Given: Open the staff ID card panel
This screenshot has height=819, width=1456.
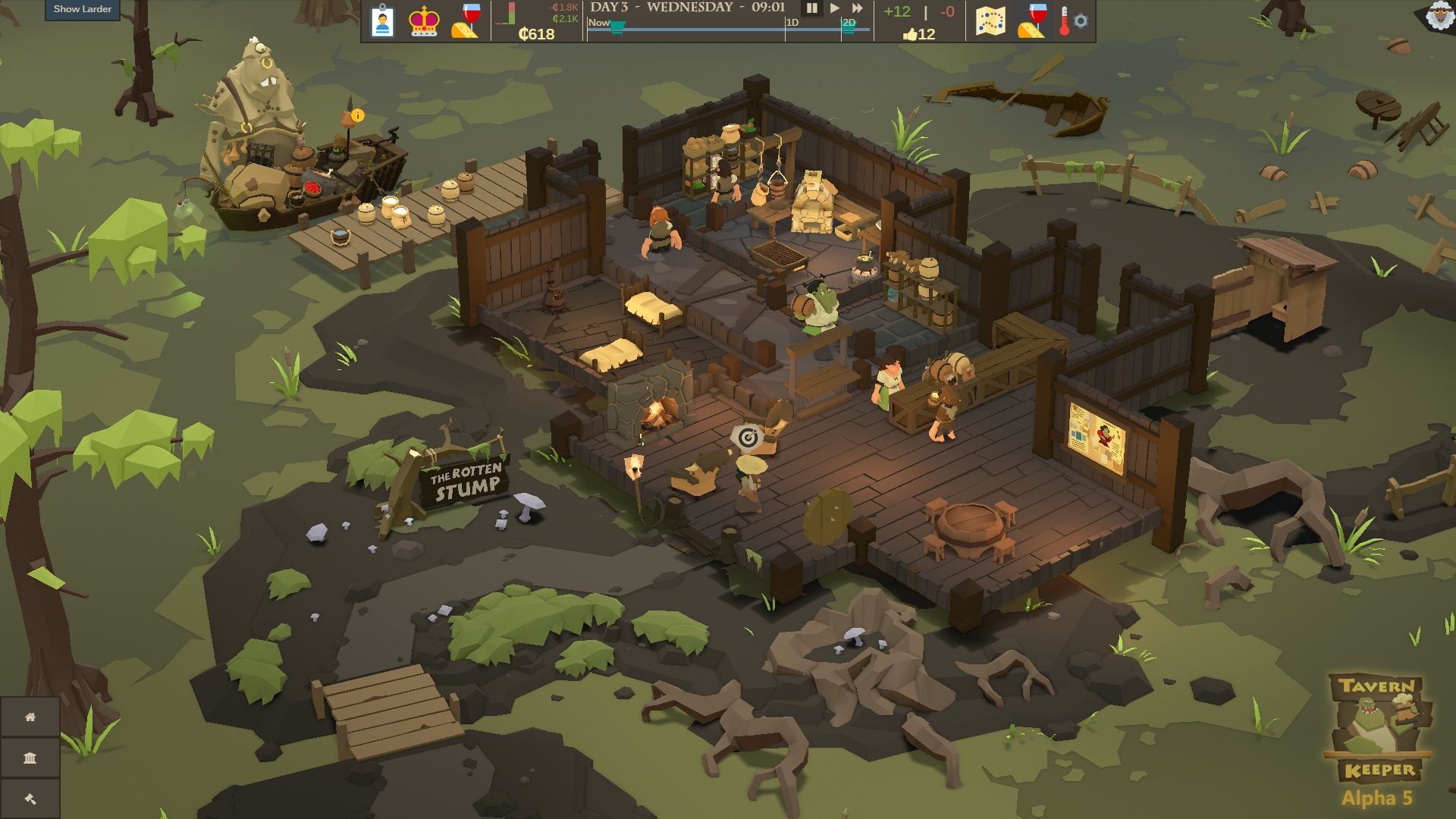Looking at the screenshot, I should tap(381, 20).
